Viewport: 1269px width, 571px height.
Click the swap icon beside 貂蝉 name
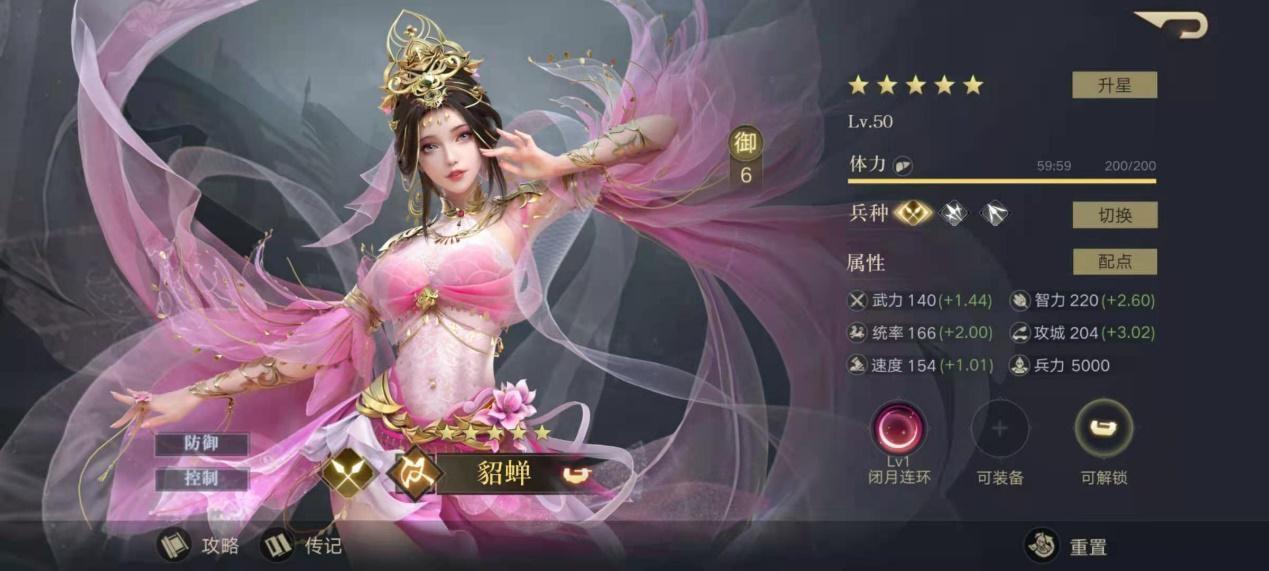[x=574, y=474]
